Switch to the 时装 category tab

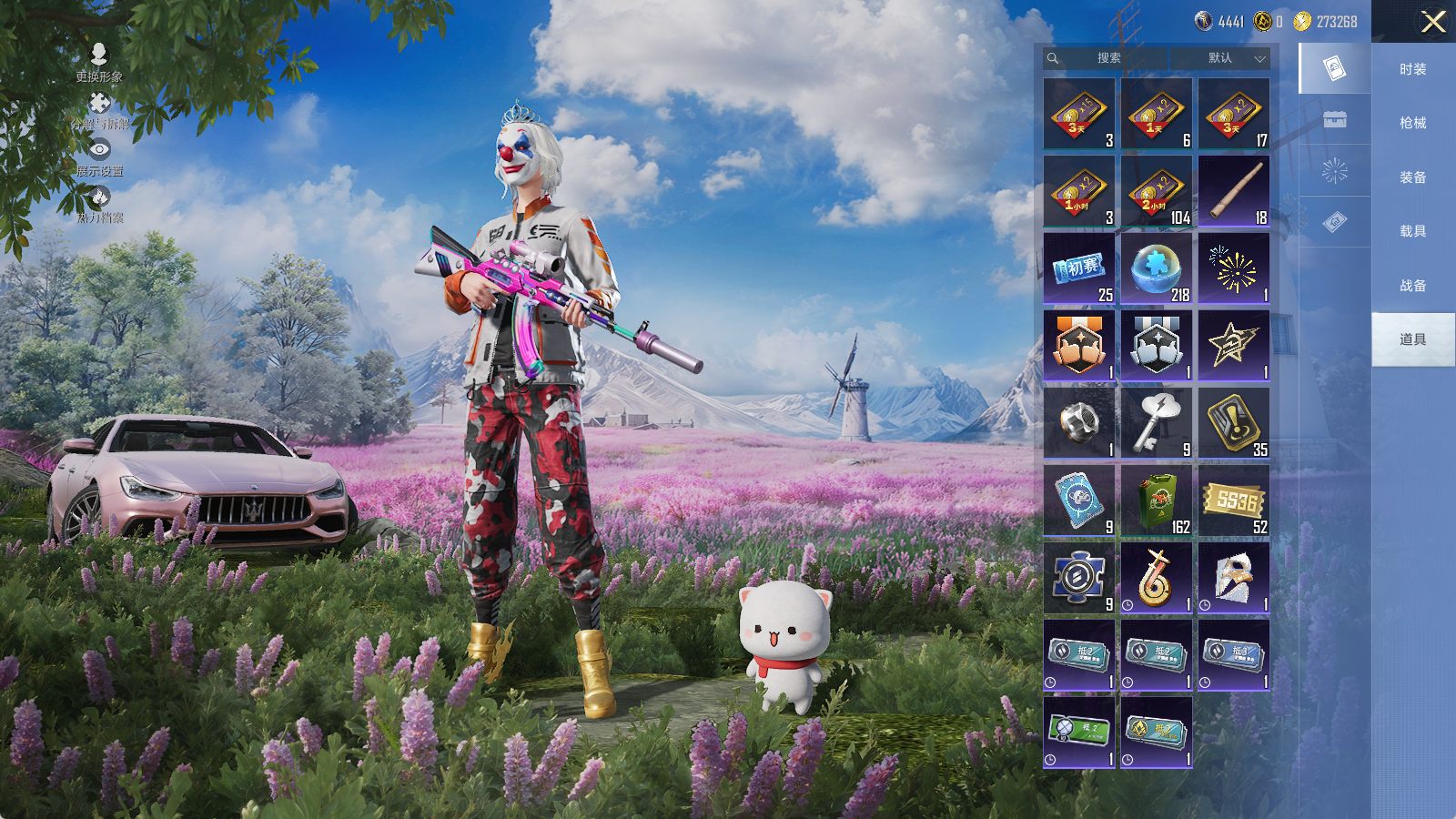pos(1412,69)
